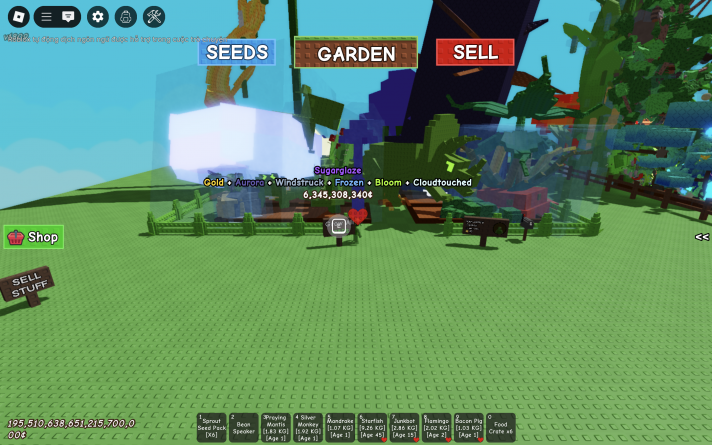Expand the side panel double-arrow
The width and height of the screenshot is (712, 445).
[x=702, y=237]
